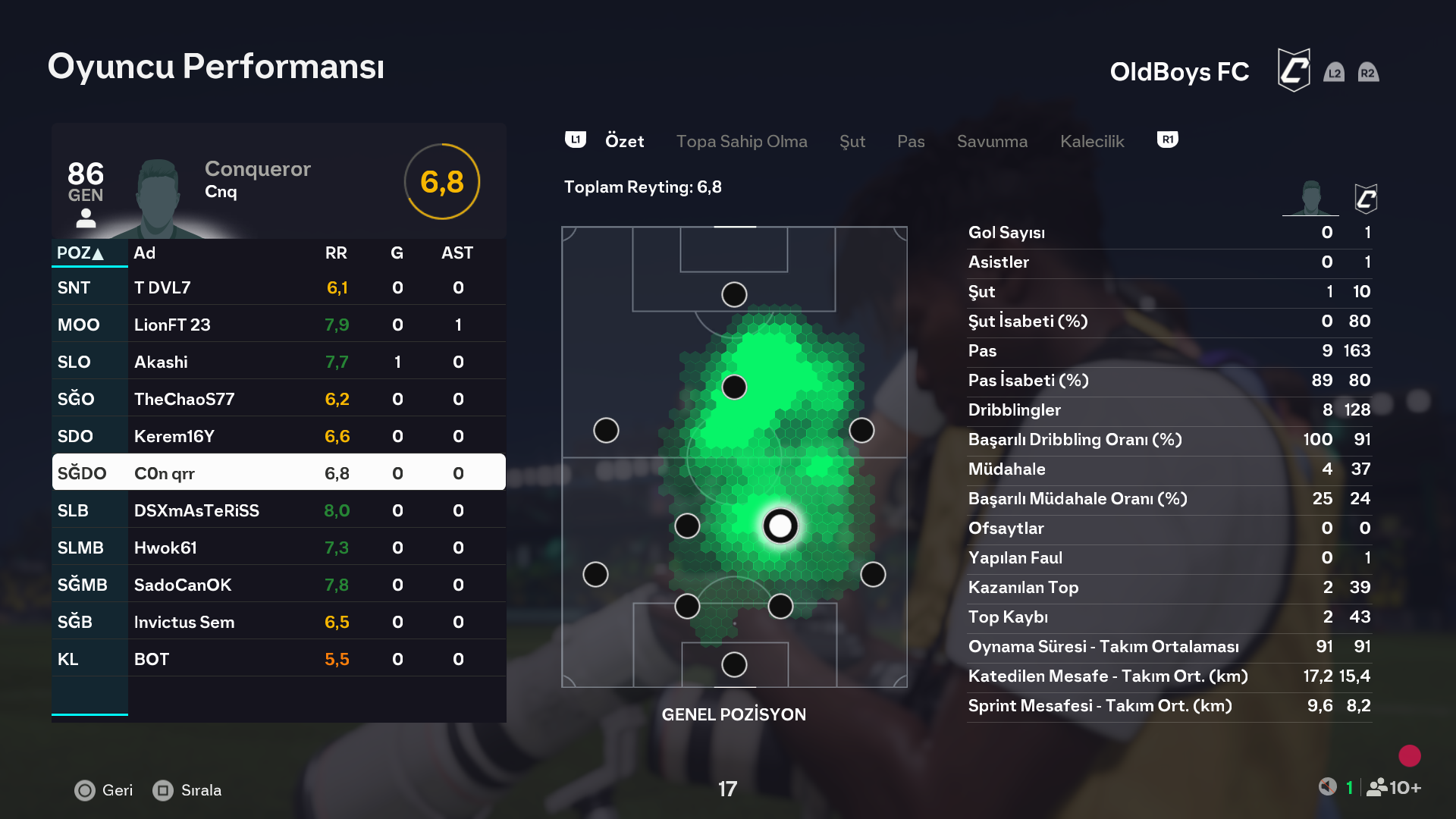Open the Şut statistics tab
This screenshot has width=1456, height=819.
coord(852,141)
